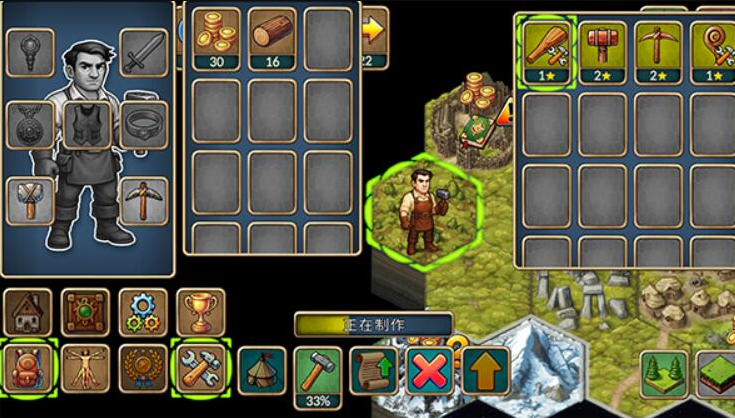This screenshot has height=418, width=735.
Task: Click the equipped hammer tool slot
Action: tap(30, 200)
